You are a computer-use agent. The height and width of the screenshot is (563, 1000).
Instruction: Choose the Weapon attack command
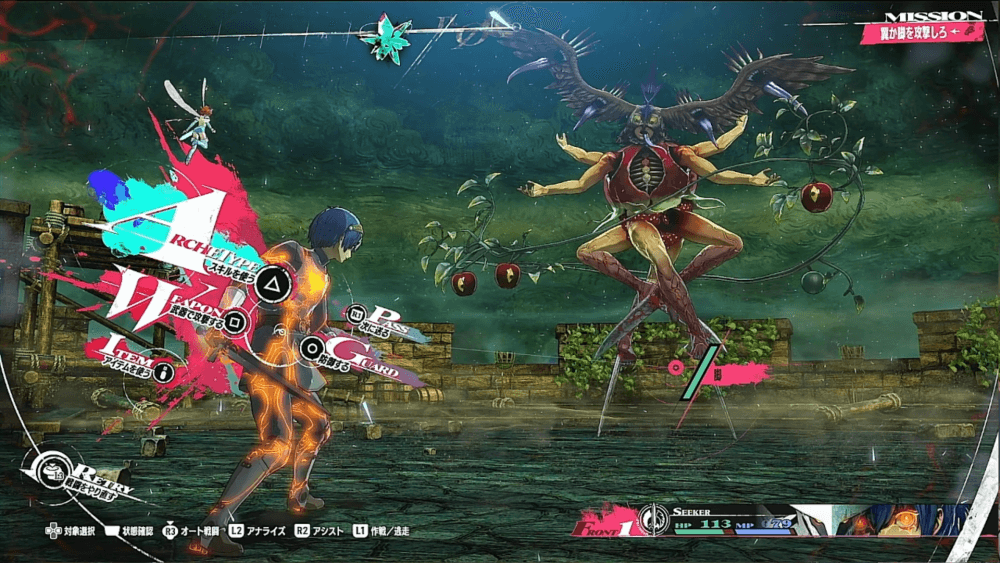click(234, 320)
